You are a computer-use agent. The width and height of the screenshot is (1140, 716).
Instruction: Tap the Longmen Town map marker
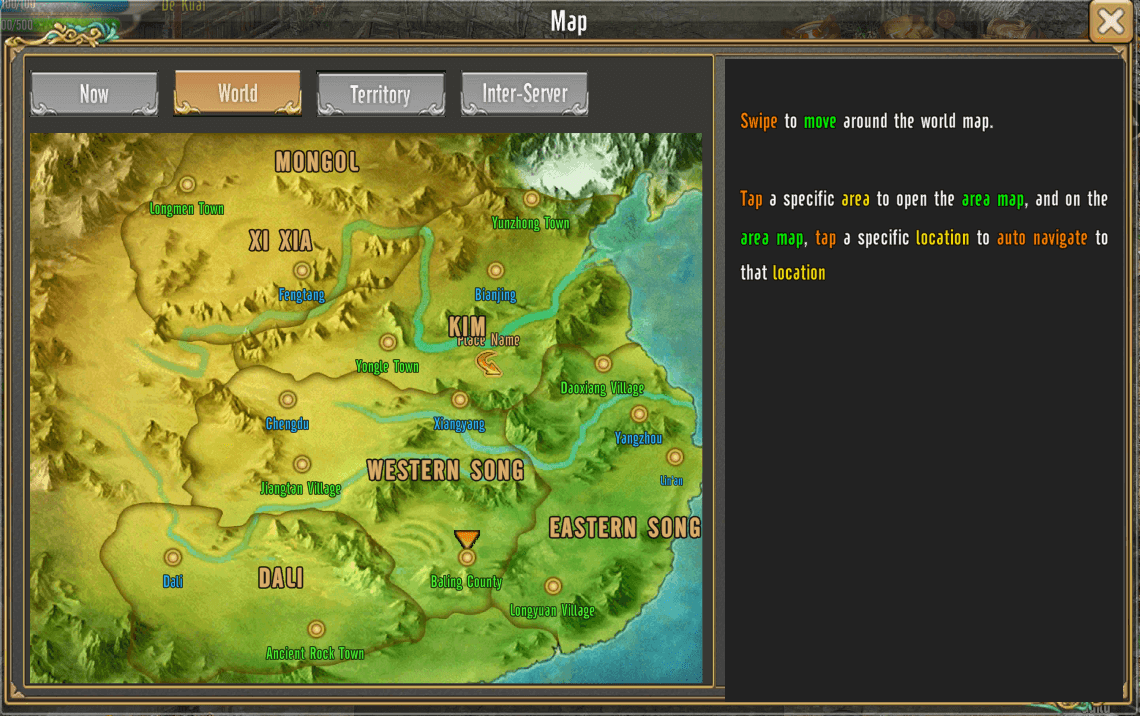[x=187, y=185]
